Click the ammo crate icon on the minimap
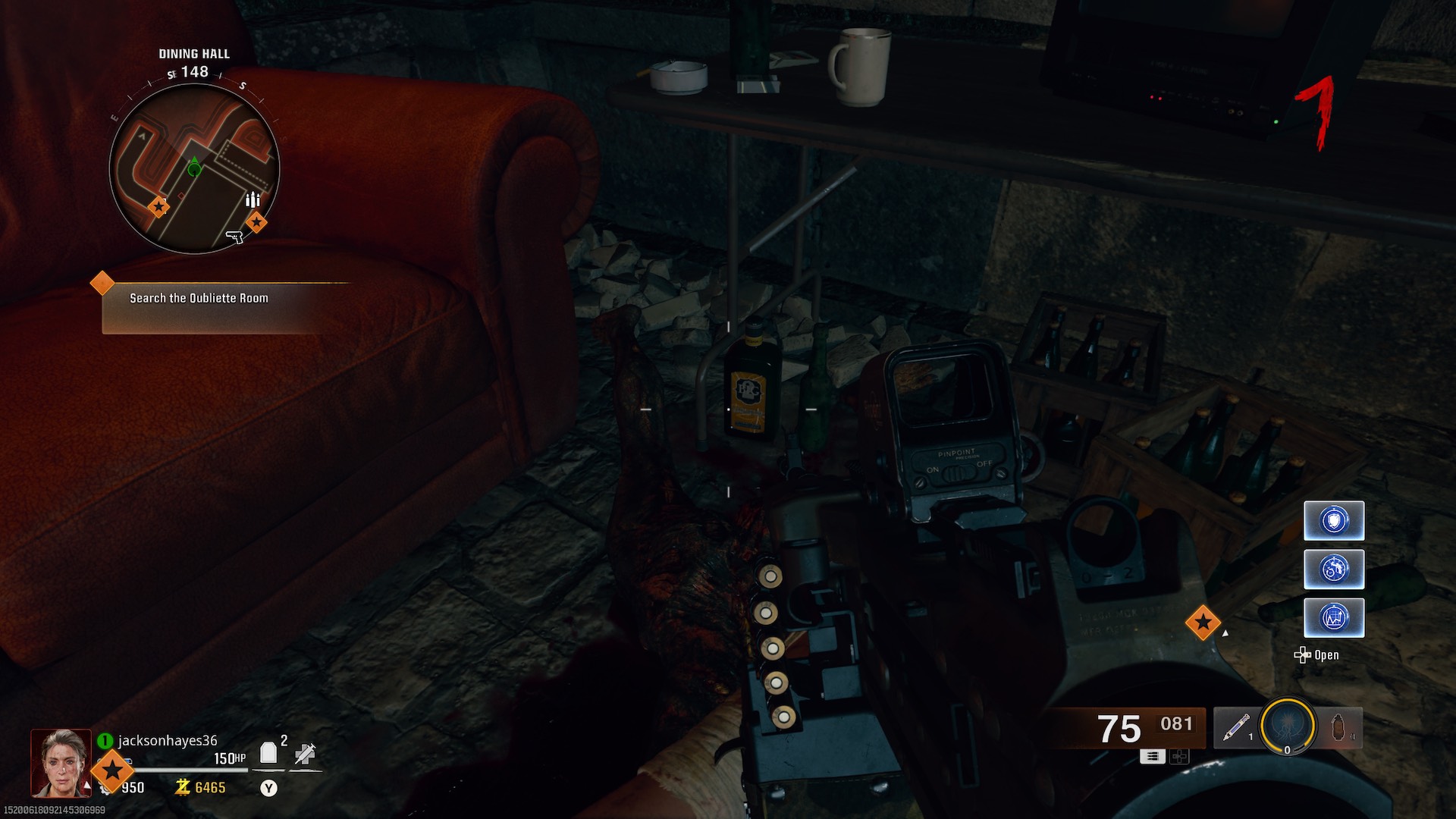The width and height of the screenshot is (1456, 819). 253,199
